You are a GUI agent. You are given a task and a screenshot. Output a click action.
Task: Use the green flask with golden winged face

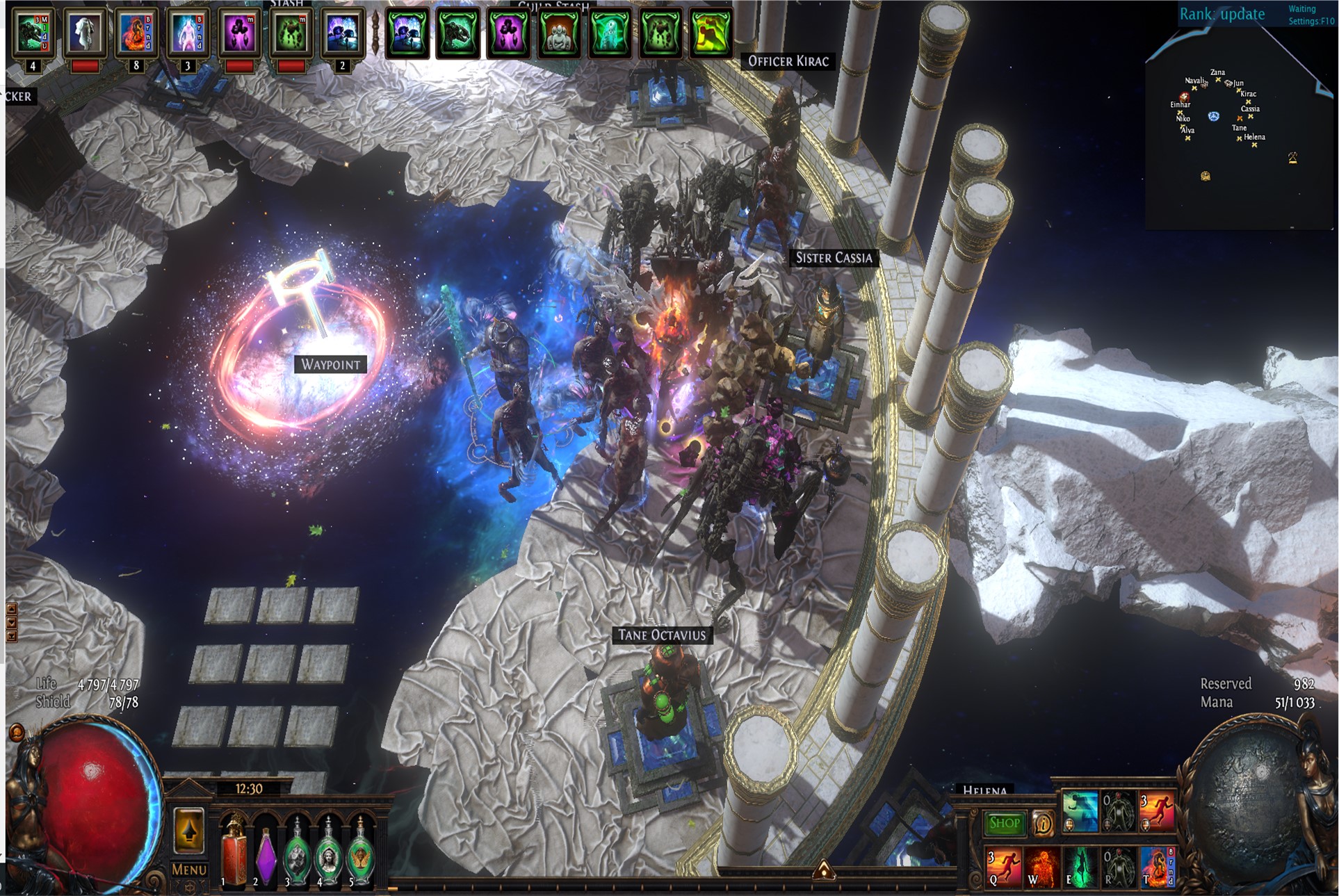point(360,855)
